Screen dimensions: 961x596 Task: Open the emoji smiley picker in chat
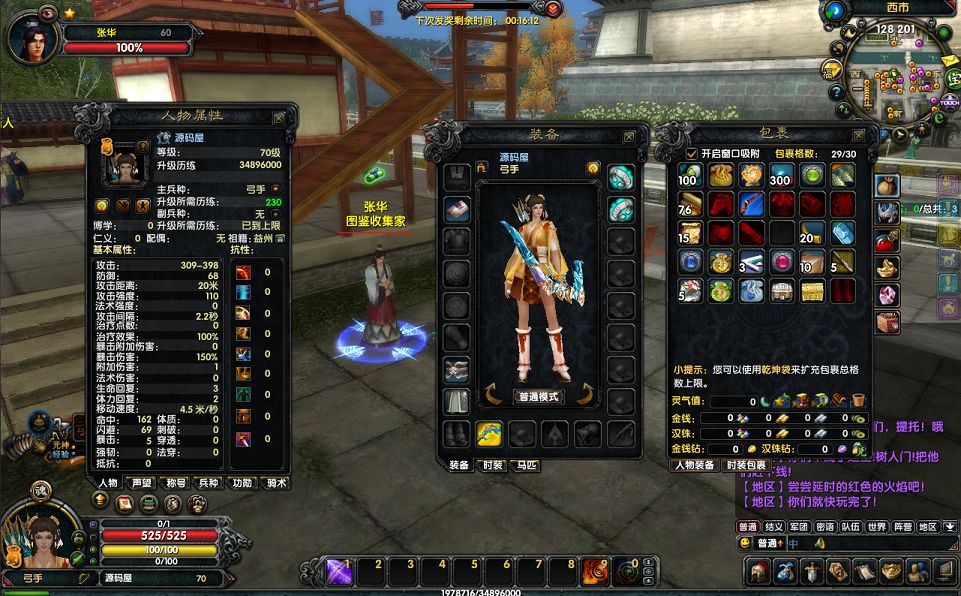click(745, 543)
